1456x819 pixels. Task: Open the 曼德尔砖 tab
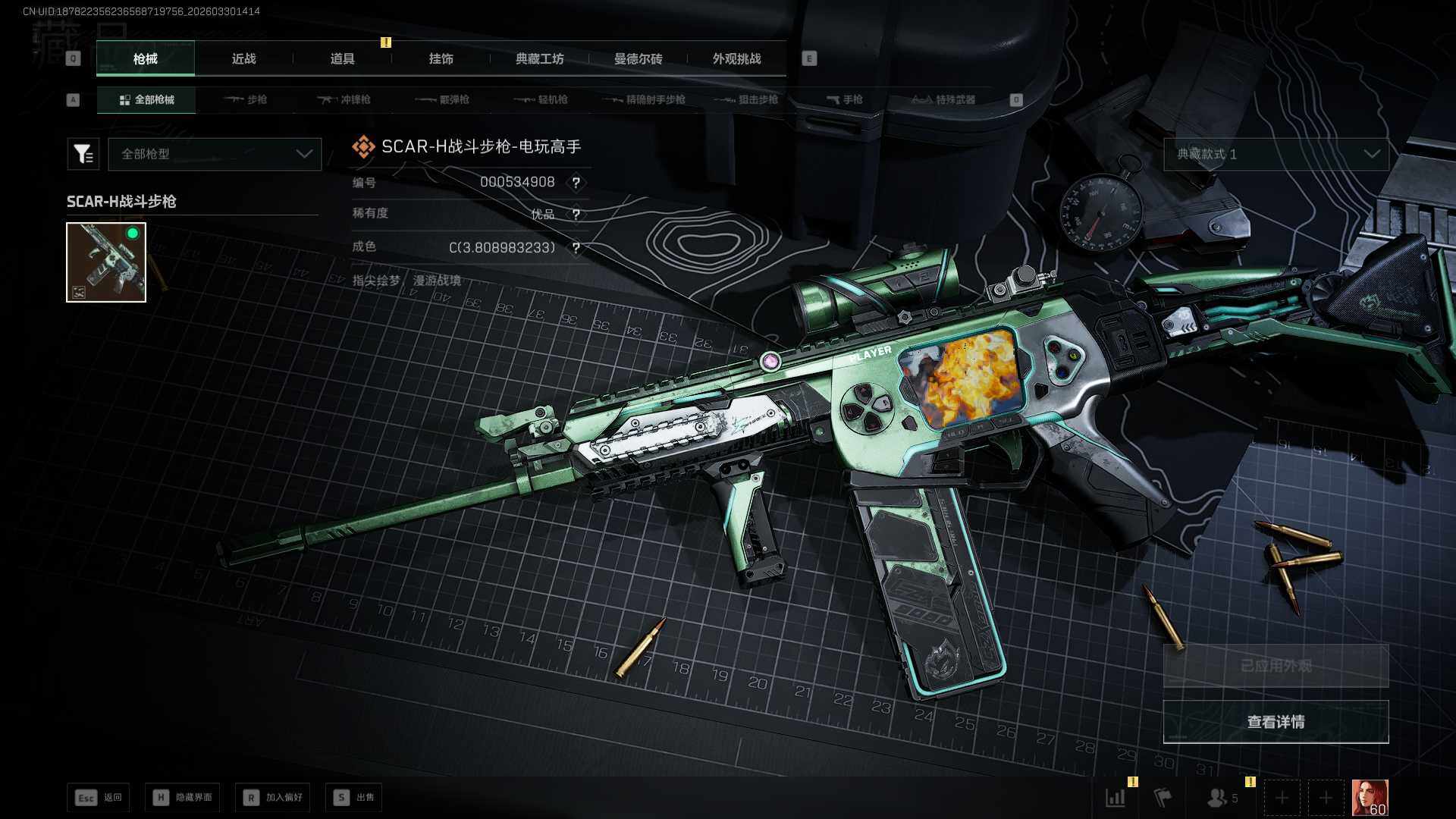[638, 59]
